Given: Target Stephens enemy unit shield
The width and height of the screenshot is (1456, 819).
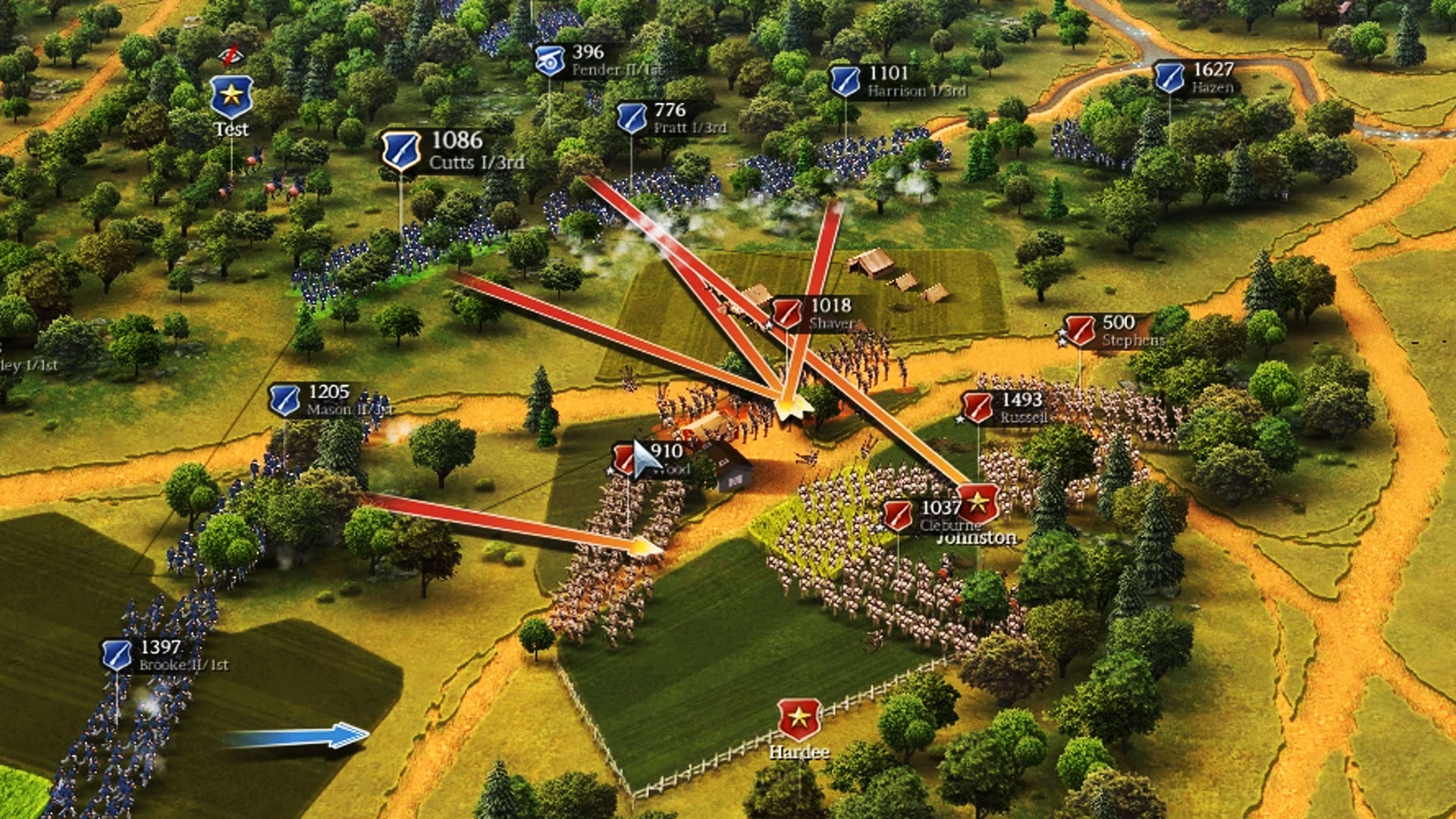Looking at the screenshot, I should tap(1079, 331).
